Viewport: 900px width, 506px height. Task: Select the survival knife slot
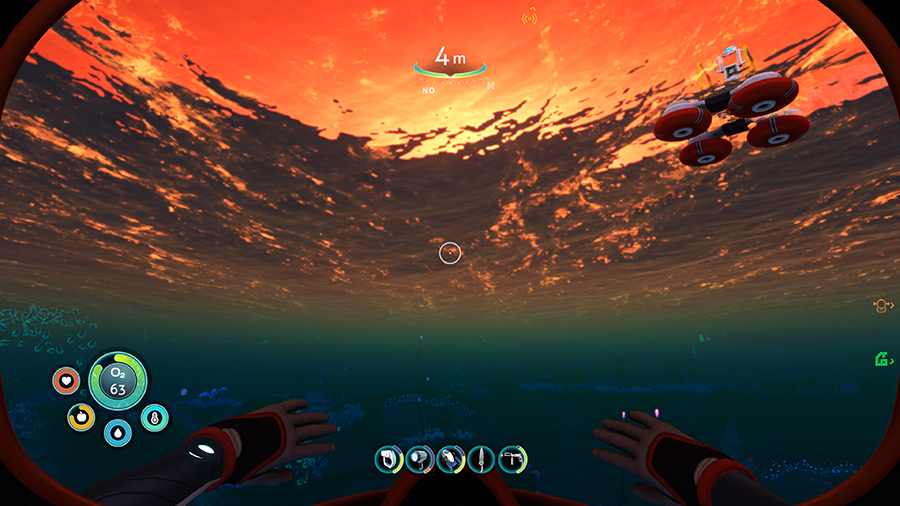(x=481, y=459)
